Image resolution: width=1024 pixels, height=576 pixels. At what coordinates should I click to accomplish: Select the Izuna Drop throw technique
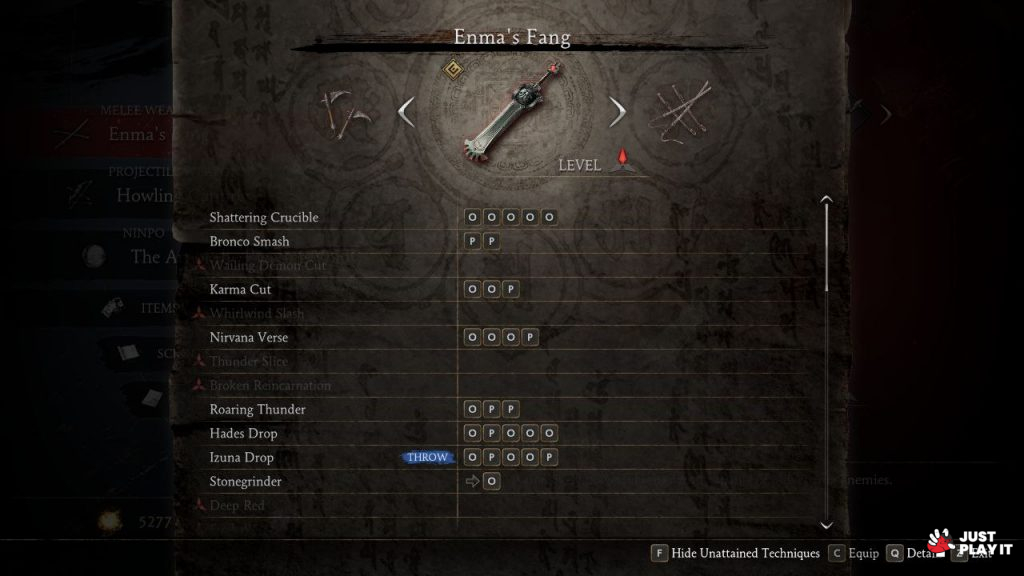242,457
